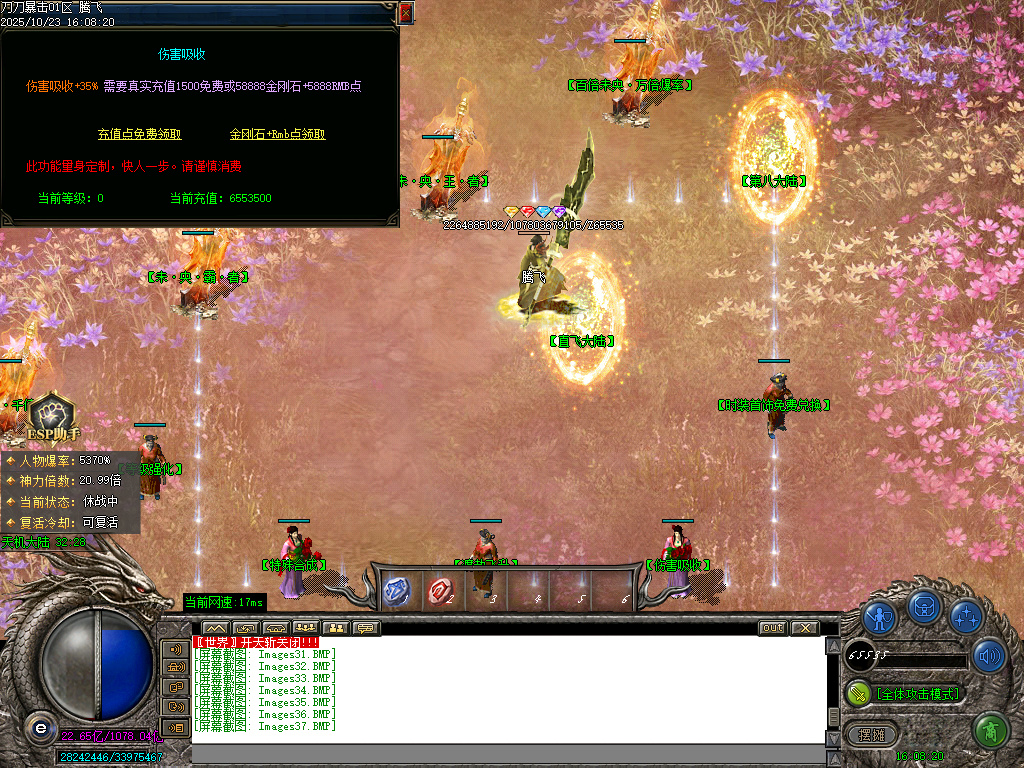1024x768 pixels.
Task: Close the 伤害吸收 dialog window
Action: 406,13
